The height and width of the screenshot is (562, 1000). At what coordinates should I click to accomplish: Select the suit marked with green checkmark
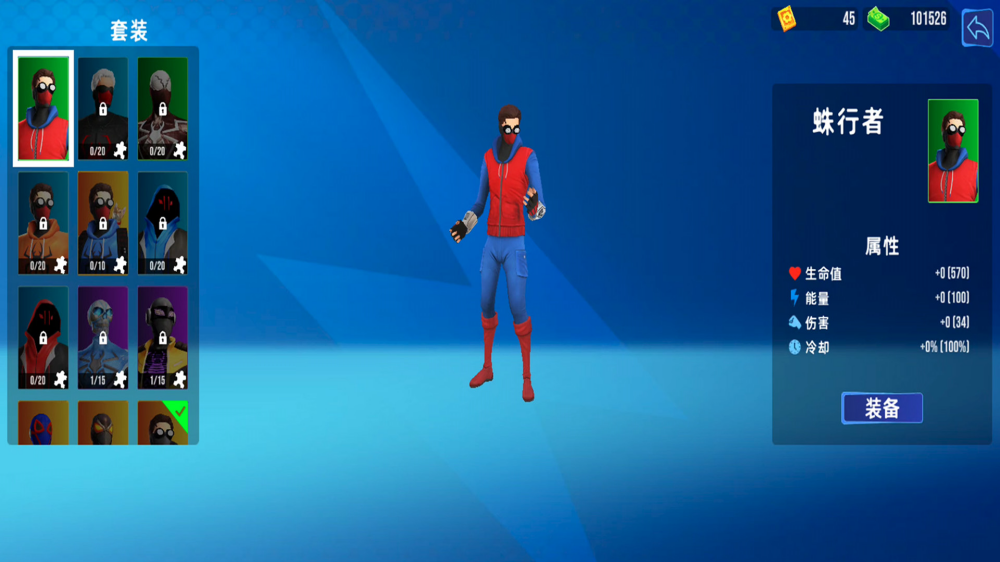[x=162, y=423]
